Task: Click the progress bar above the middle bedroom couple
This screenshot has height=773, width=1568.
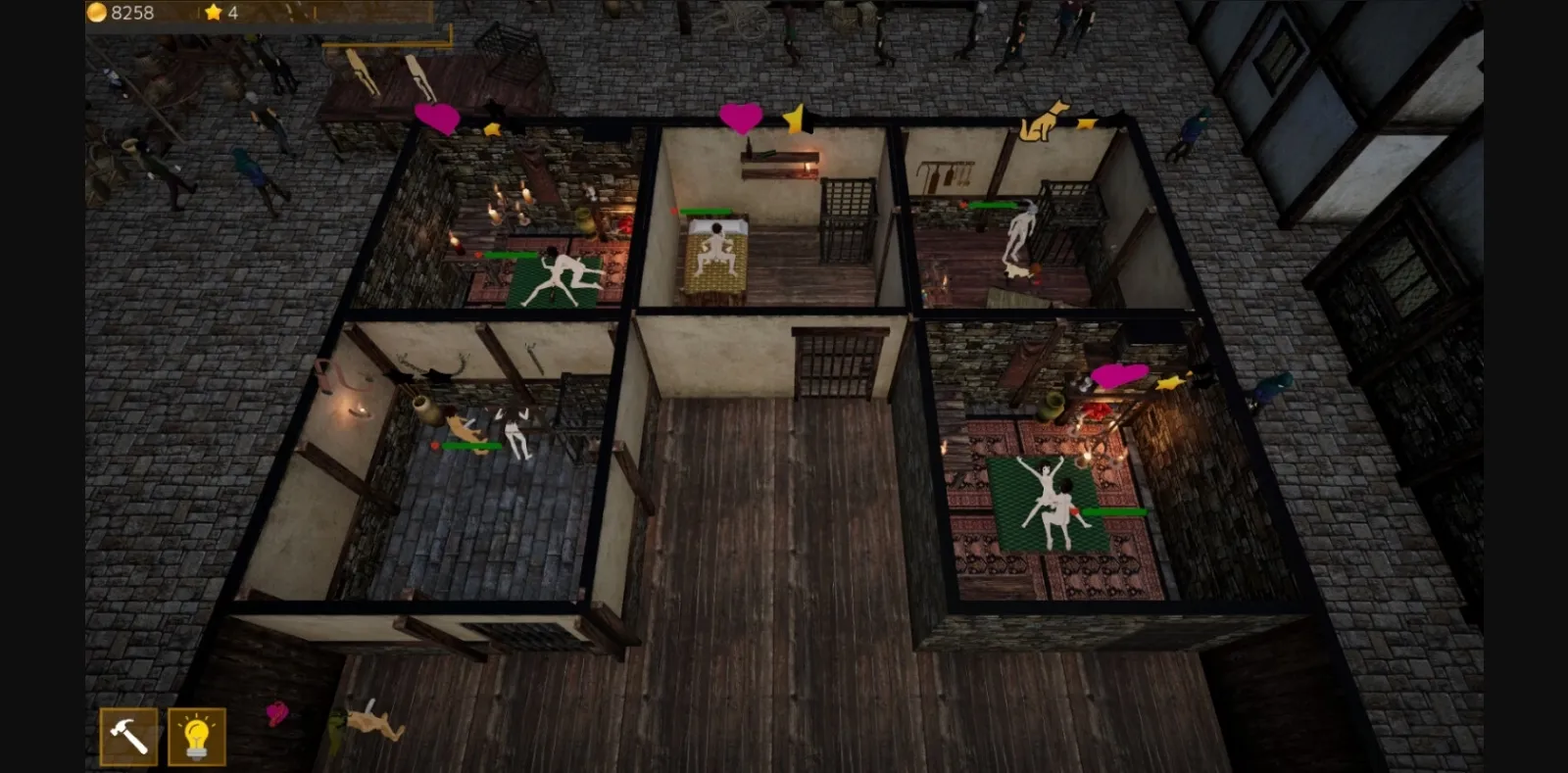Action: point(708,212)
